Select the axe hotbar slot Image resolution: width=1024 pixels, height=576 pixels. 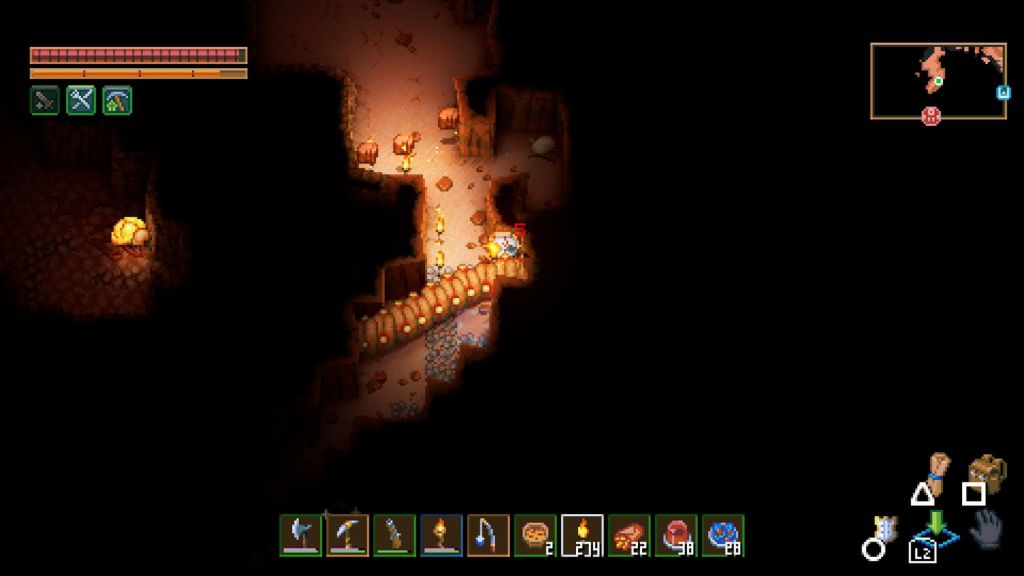(300, 535)
